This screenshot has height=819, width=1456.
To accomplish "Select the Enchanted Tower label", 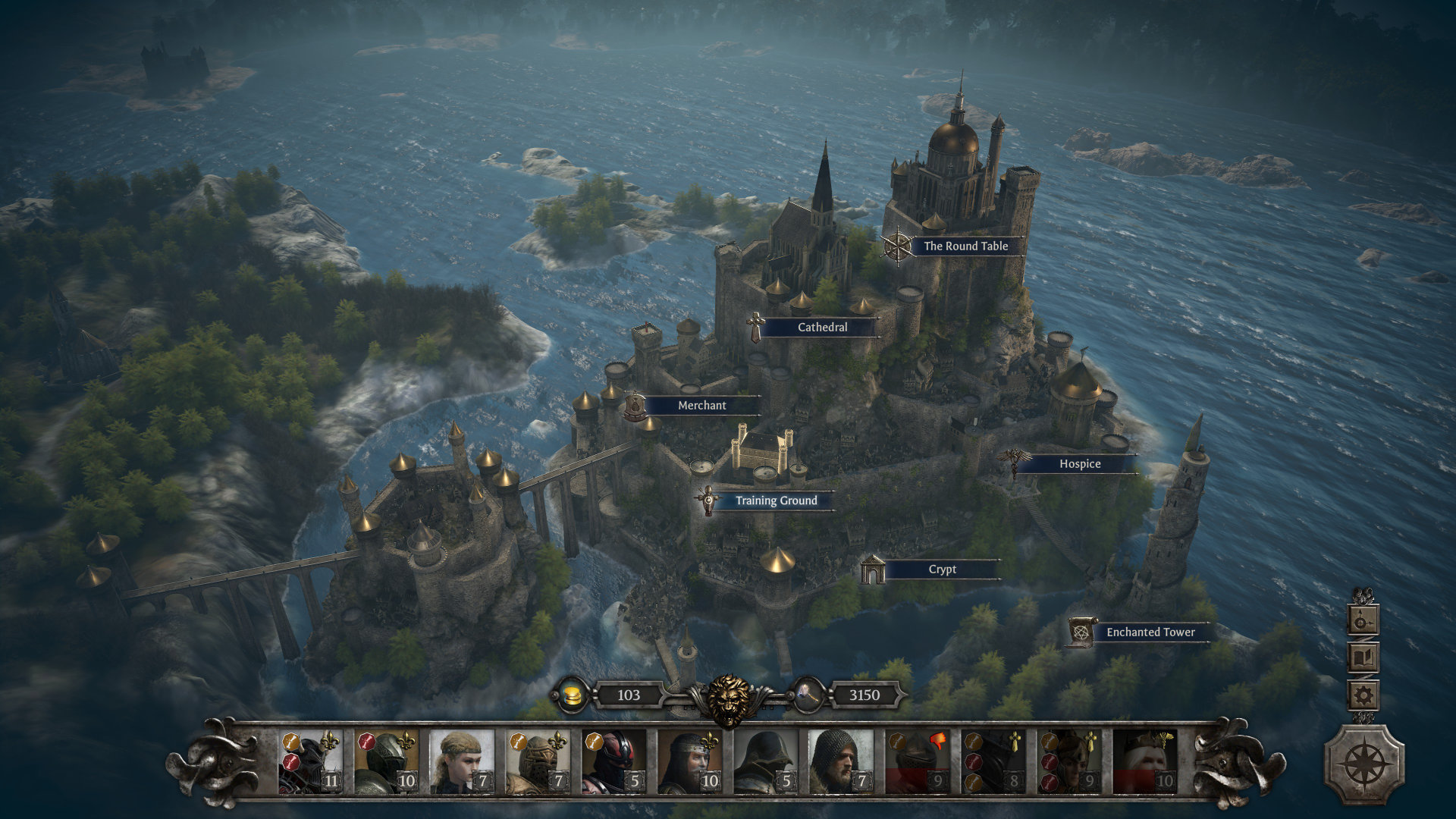I will point(1150,632).
